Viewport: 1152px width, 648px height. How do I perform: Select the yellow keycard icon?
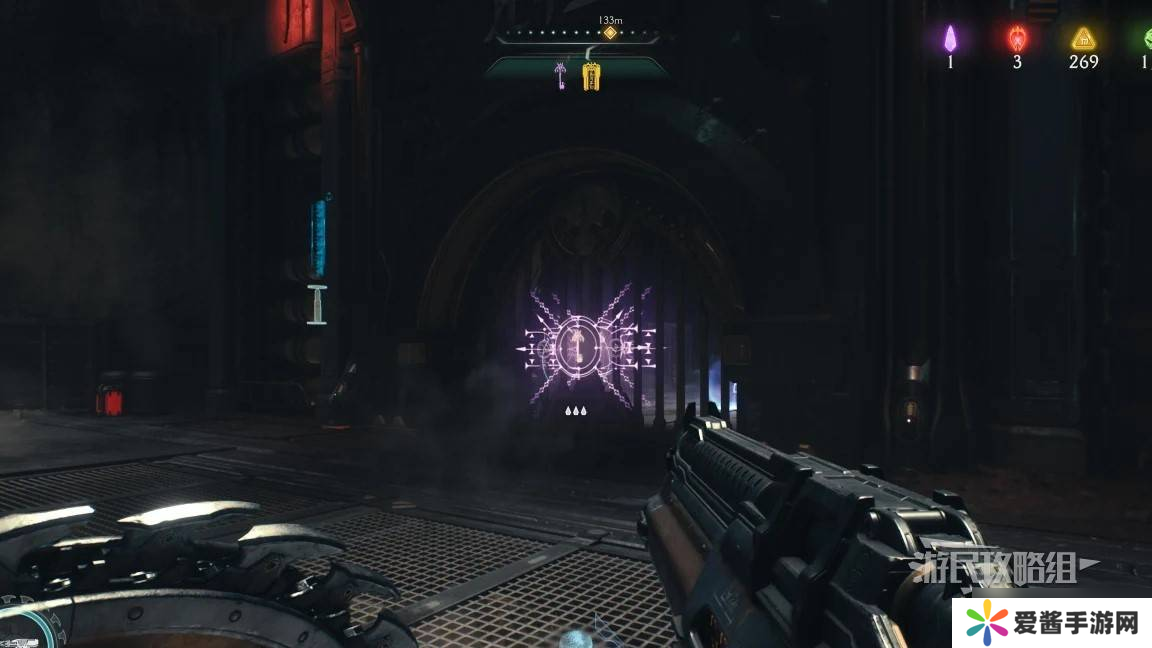[x=591, y=75]
